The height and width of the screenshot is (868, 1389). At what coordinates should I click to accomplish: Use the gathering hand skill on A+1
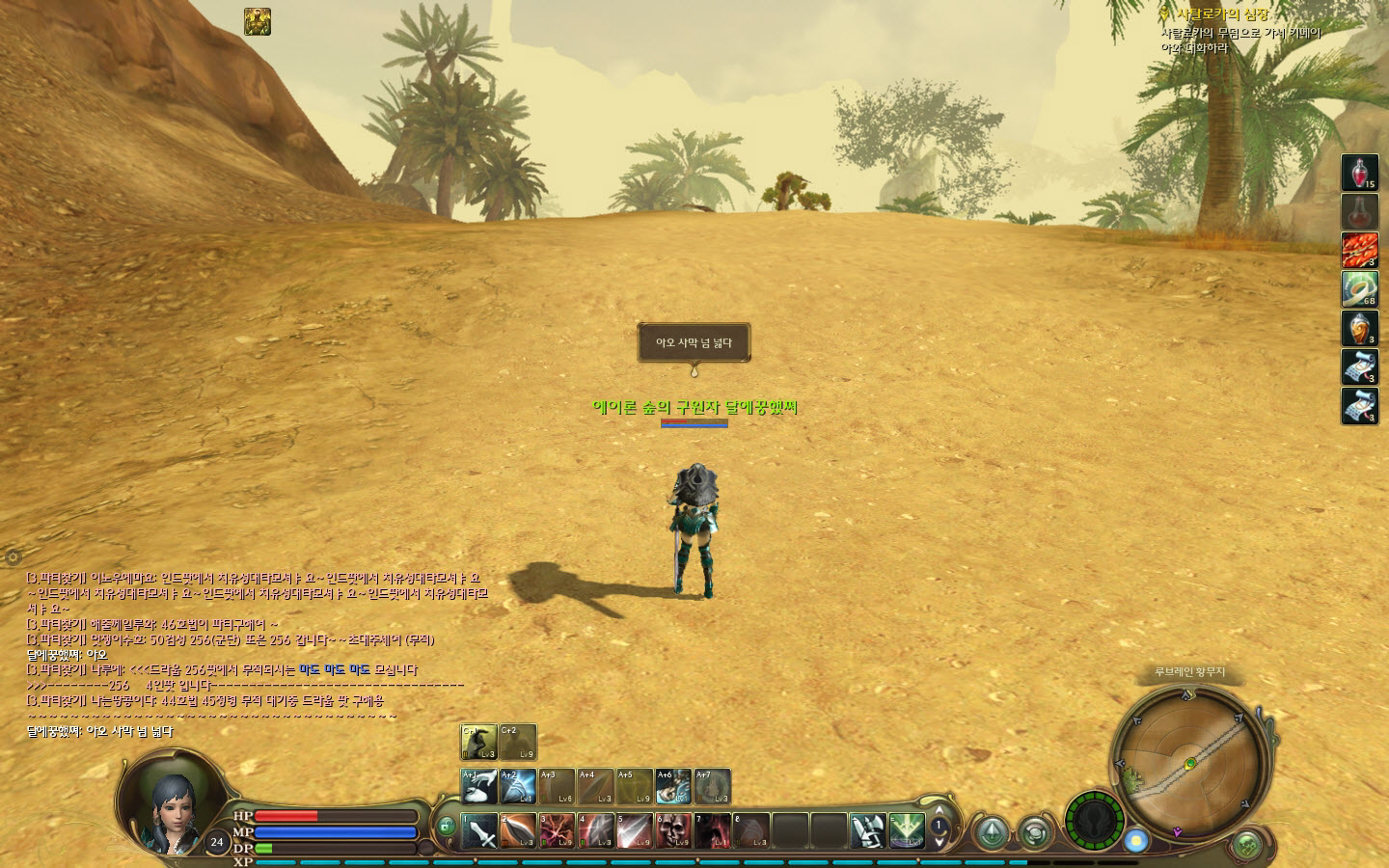[x=479, y=787]
